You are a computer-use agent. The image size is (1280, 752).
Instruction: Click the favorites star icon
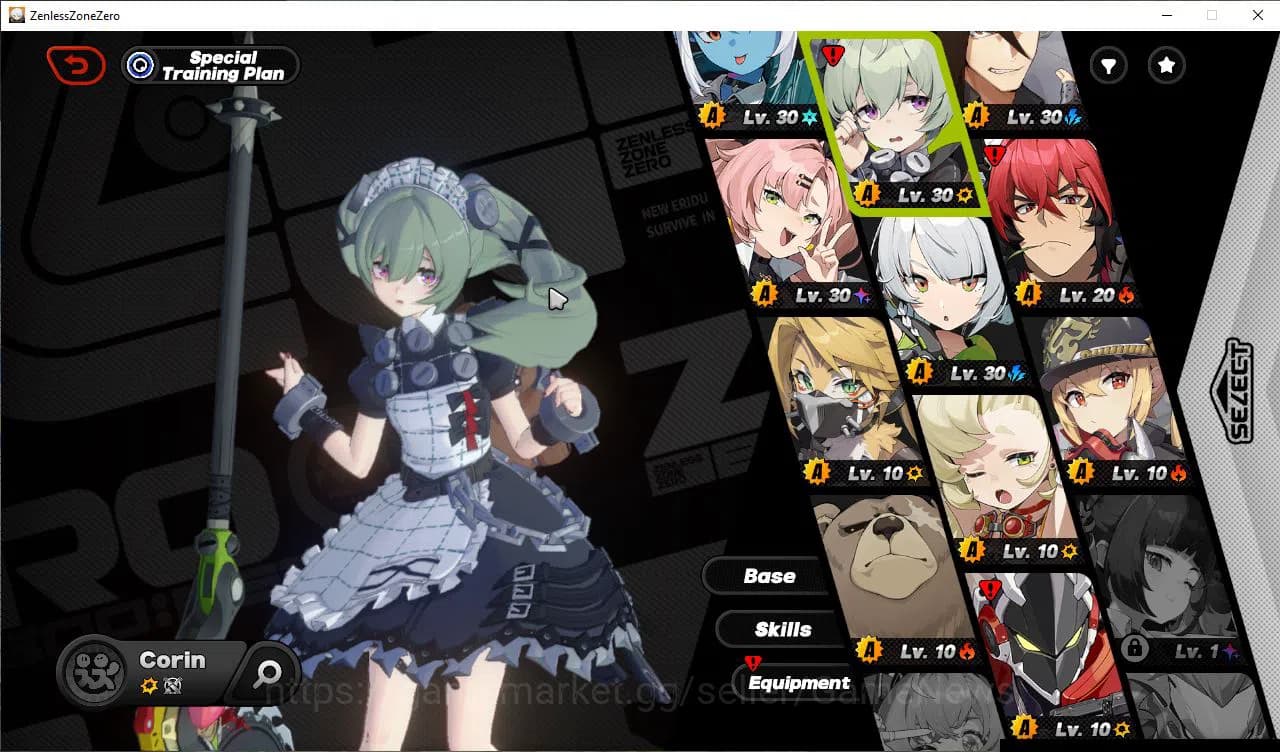(1166, 66)
